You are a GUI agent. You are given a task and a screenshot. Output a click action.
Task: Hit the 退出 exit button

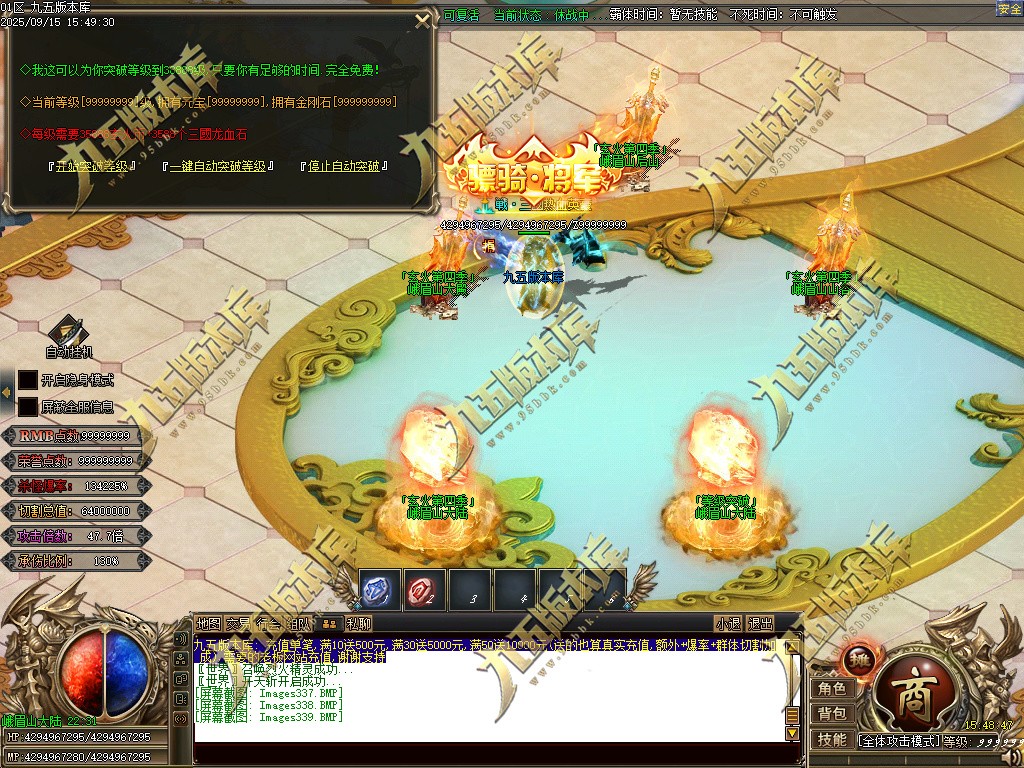(x=761, y=624)
